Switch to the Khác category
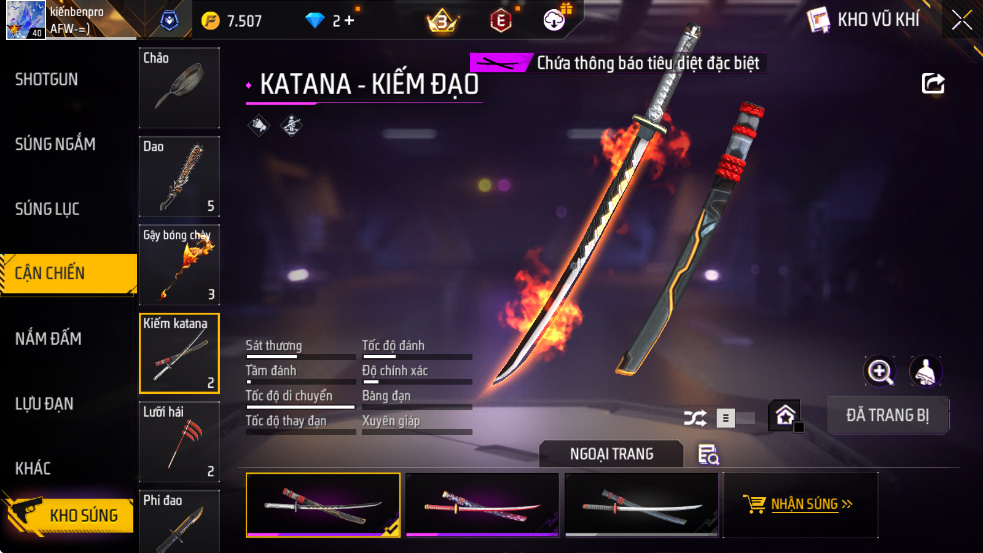983x553 pixels. [x=33, y=468]
